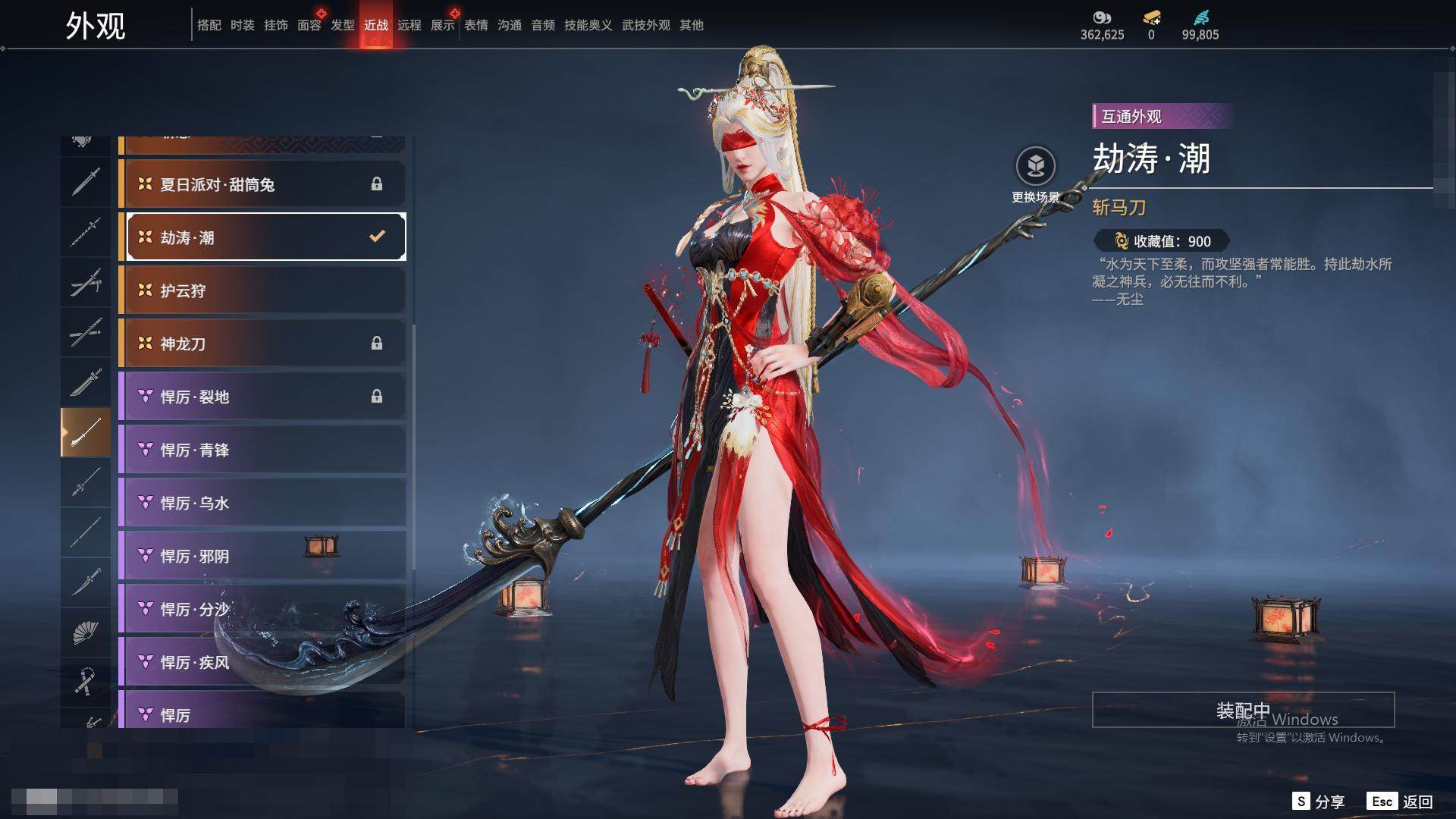Select the folding fan weapon category
Viewport: 1456px width, 819px height.
coord(85,632)
